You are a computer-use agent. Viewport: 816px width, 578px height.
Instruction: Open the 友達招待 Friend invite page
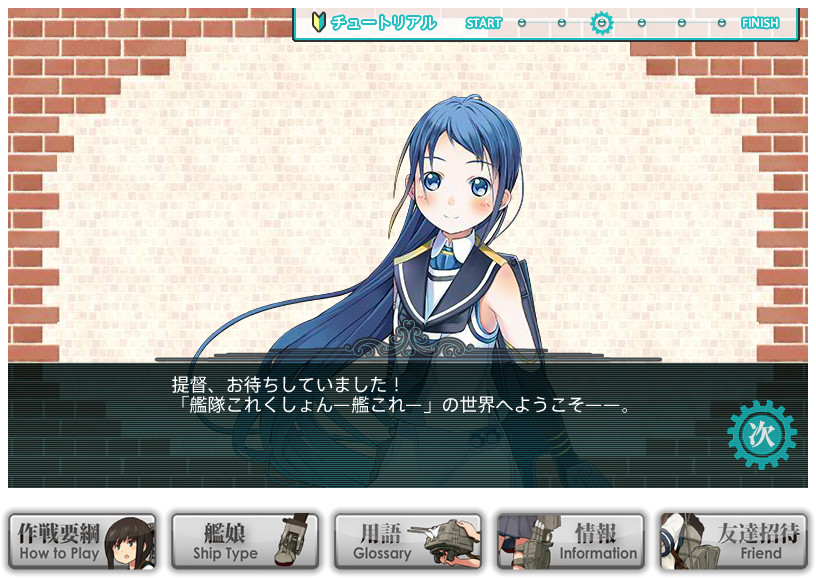(734, 541)
